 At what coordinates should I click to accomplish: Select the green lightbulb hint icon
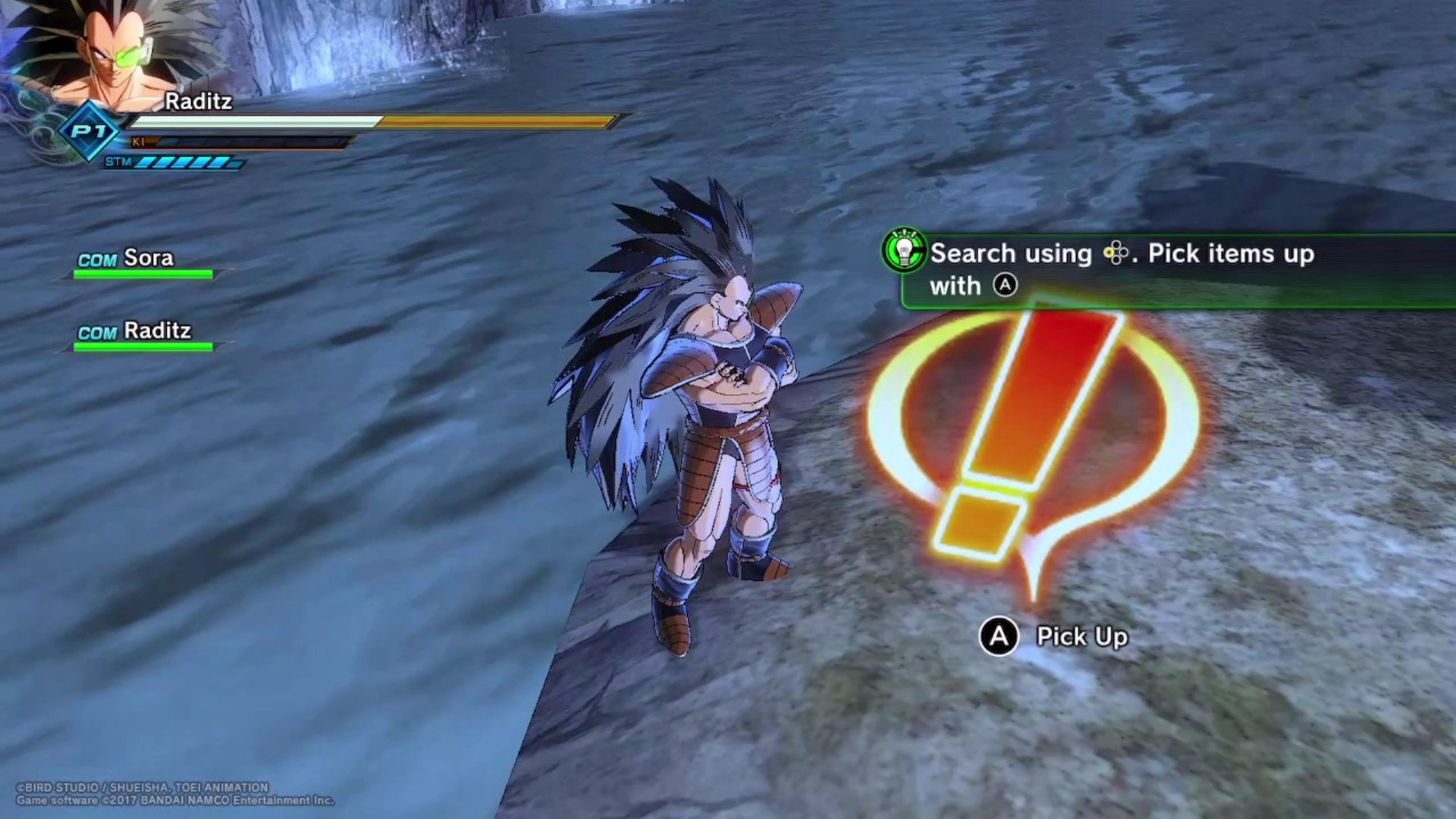click(x=904, y=250)
